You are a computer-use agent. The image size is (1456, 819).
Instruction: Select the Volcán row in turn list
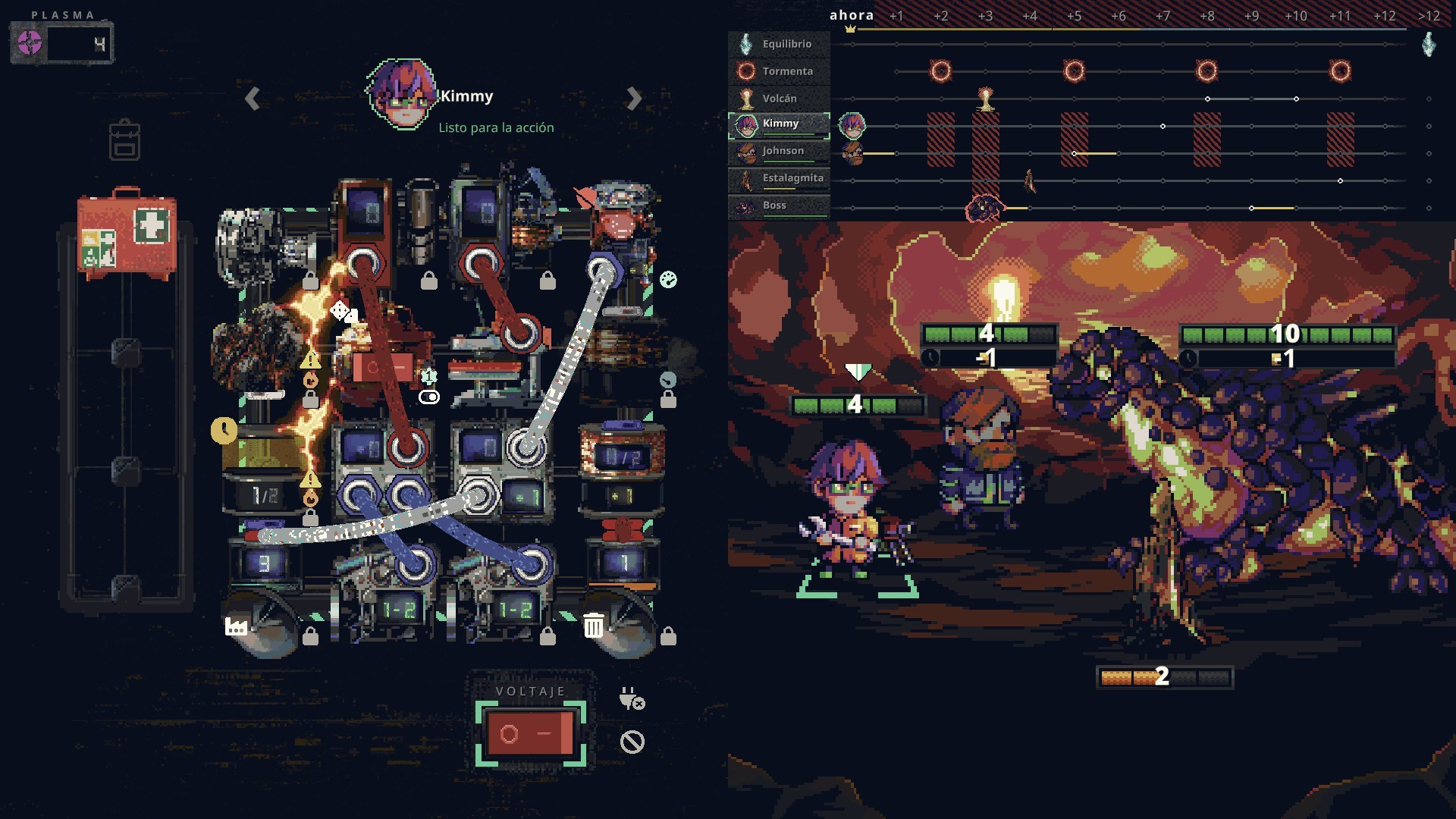click(779, 99)
